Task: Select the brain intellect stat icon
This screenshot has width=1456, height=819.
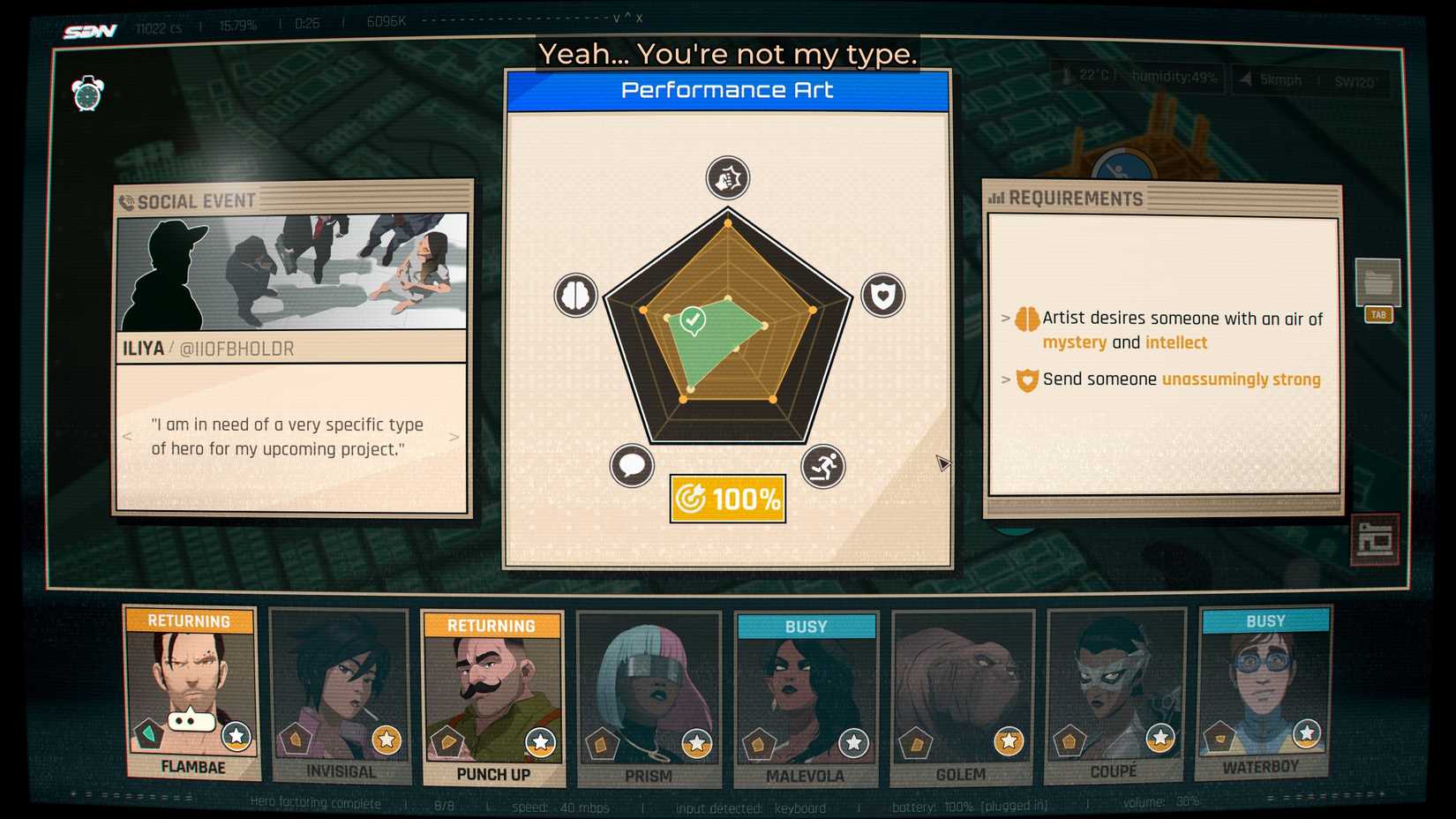Action: pos(575,296)
